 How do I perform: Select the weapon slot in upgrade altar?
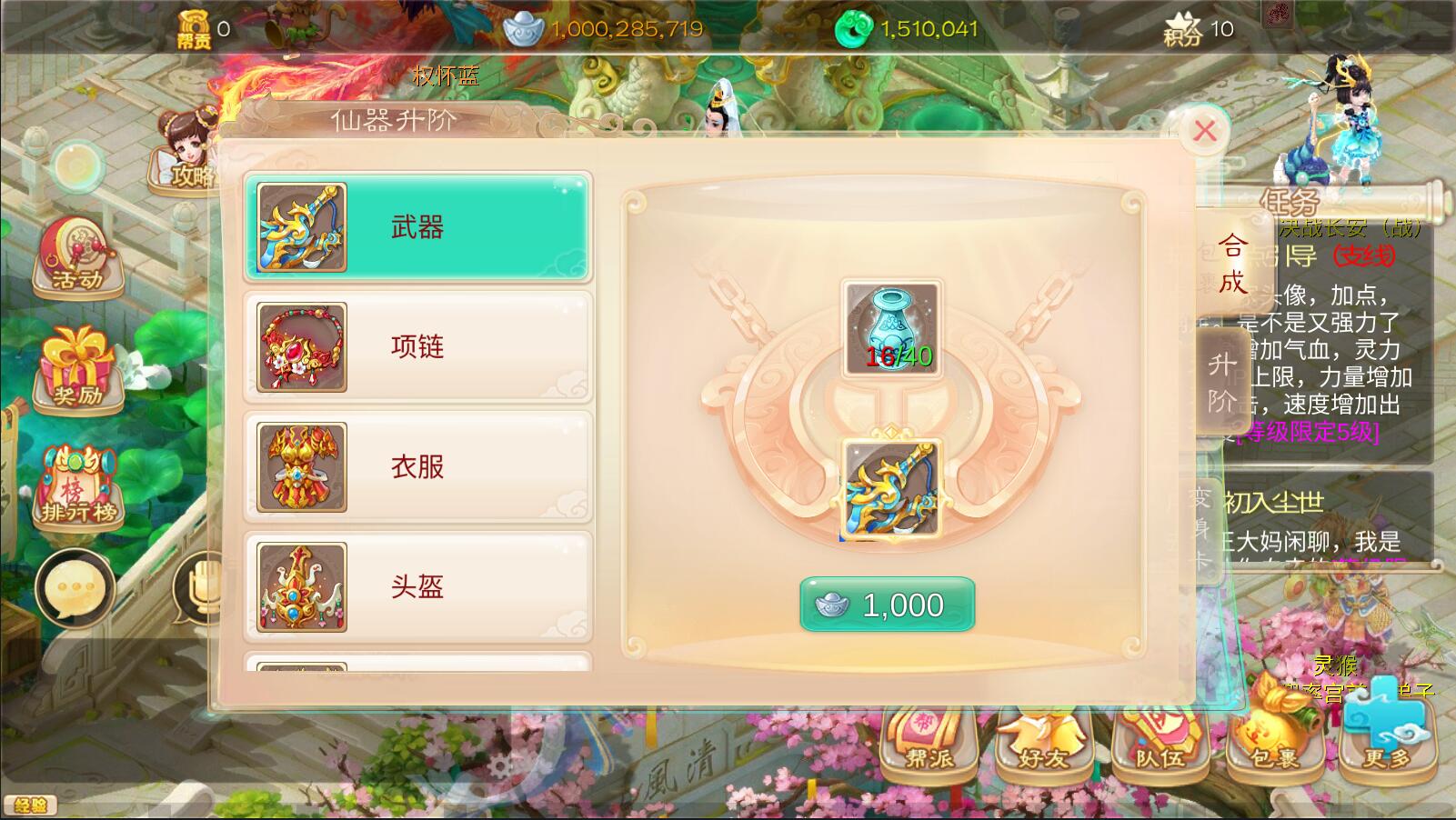pyautogui.click(x=890, y=489)
